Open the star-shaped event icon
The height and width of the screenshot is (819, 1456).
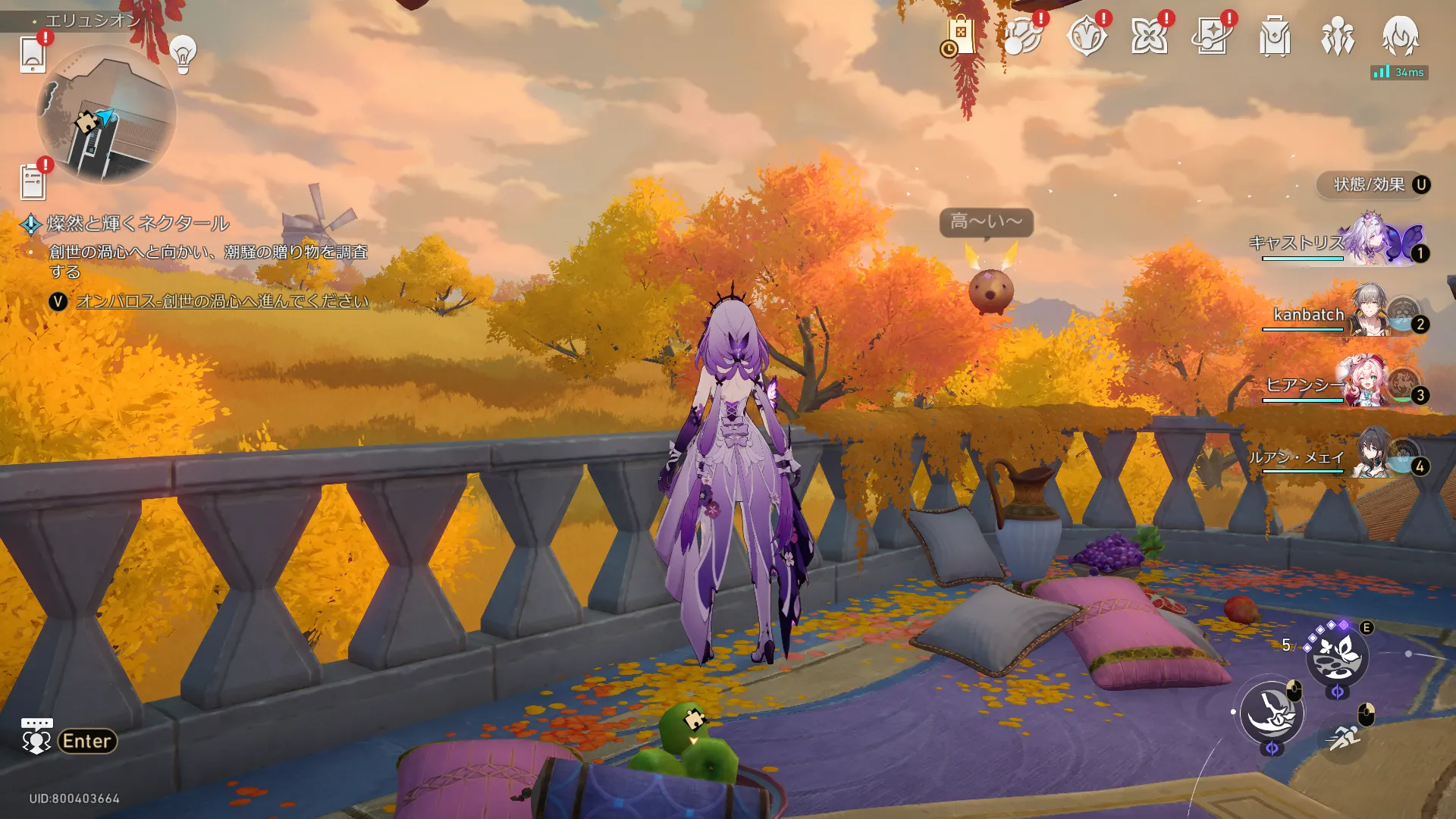[1149, 36]
